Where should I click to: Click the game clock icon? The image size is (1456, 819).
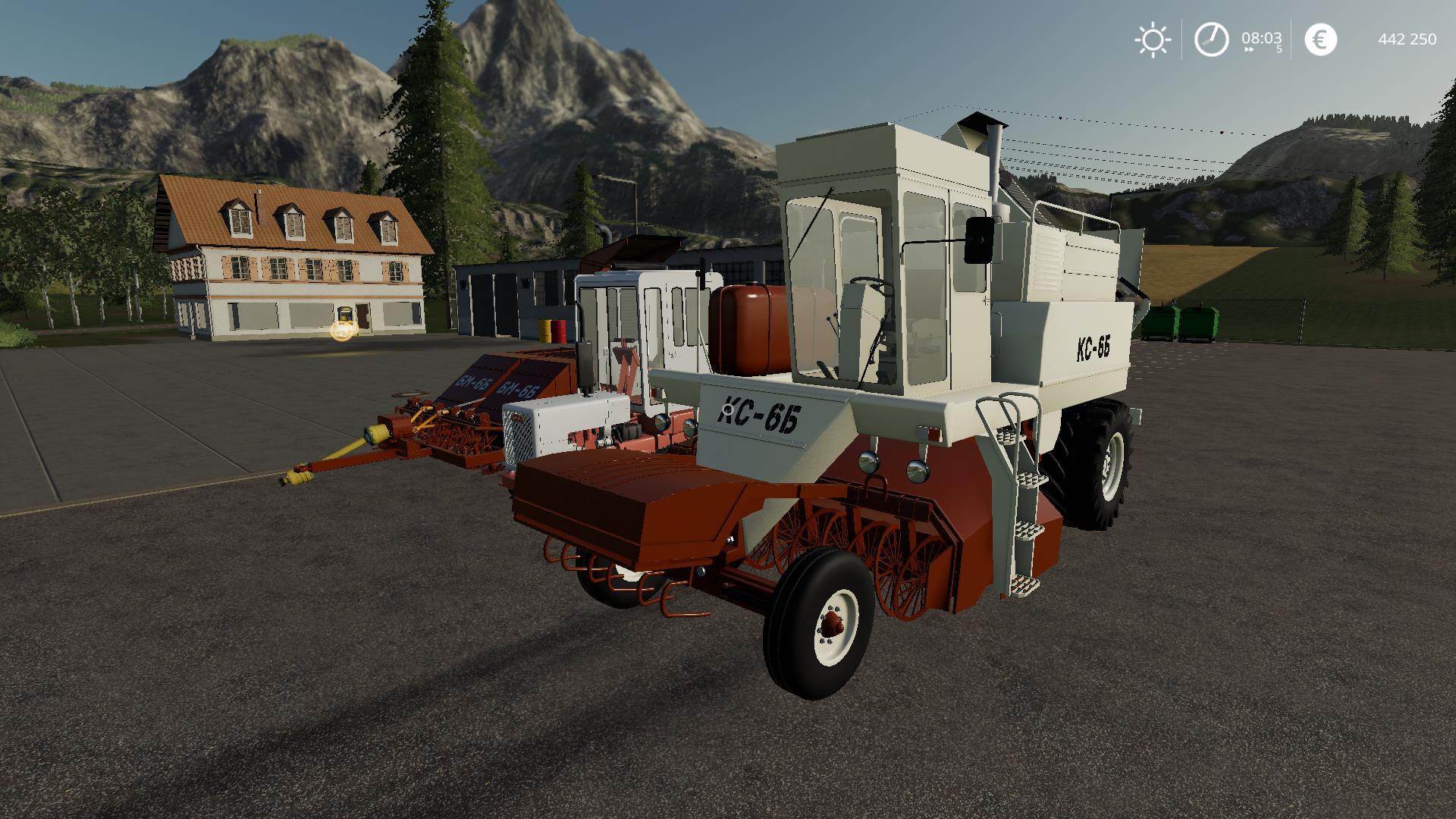[x=1211, y=39]
